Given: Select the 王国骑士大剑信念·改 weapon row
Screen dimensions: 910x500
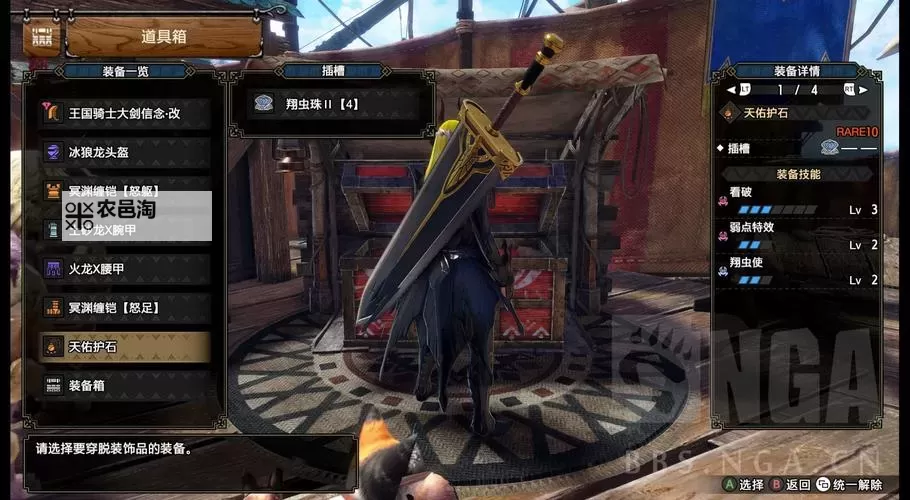Looking at the screenshot, I should pyautogui.click(x=125, y=113).
